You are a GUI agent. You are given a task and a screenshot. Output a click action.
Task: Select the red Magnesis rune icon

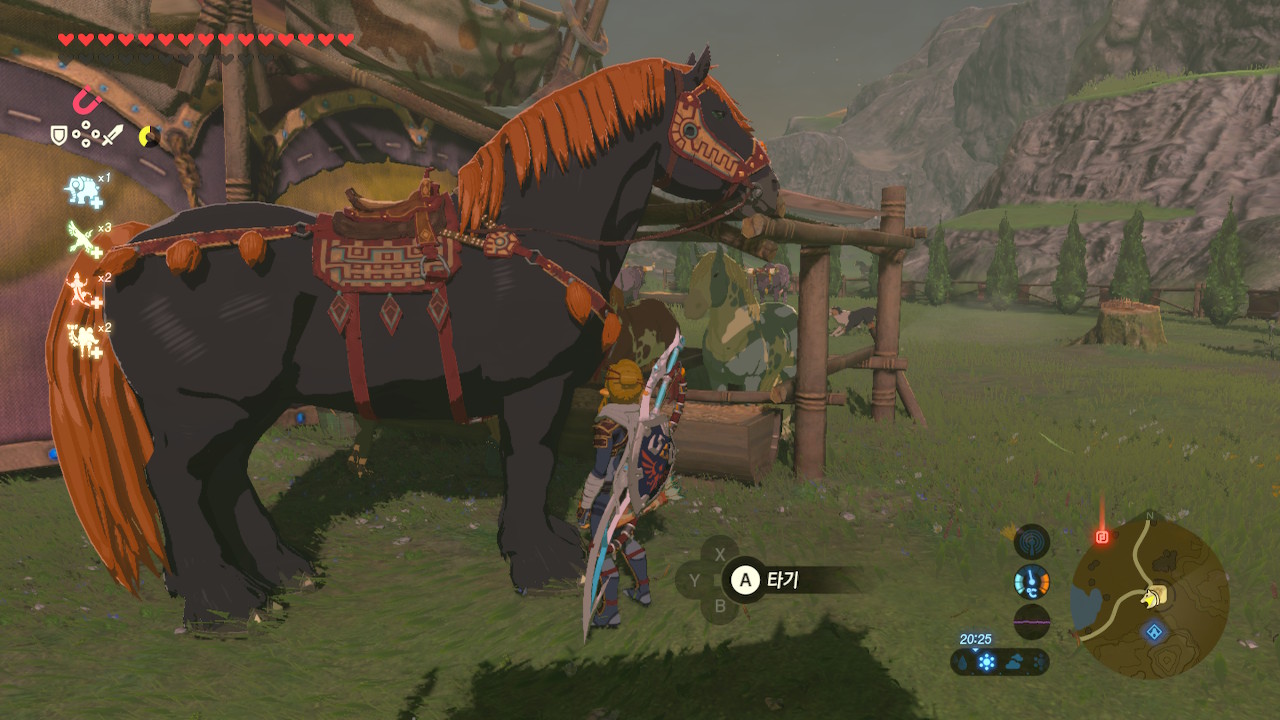(87, 101)
